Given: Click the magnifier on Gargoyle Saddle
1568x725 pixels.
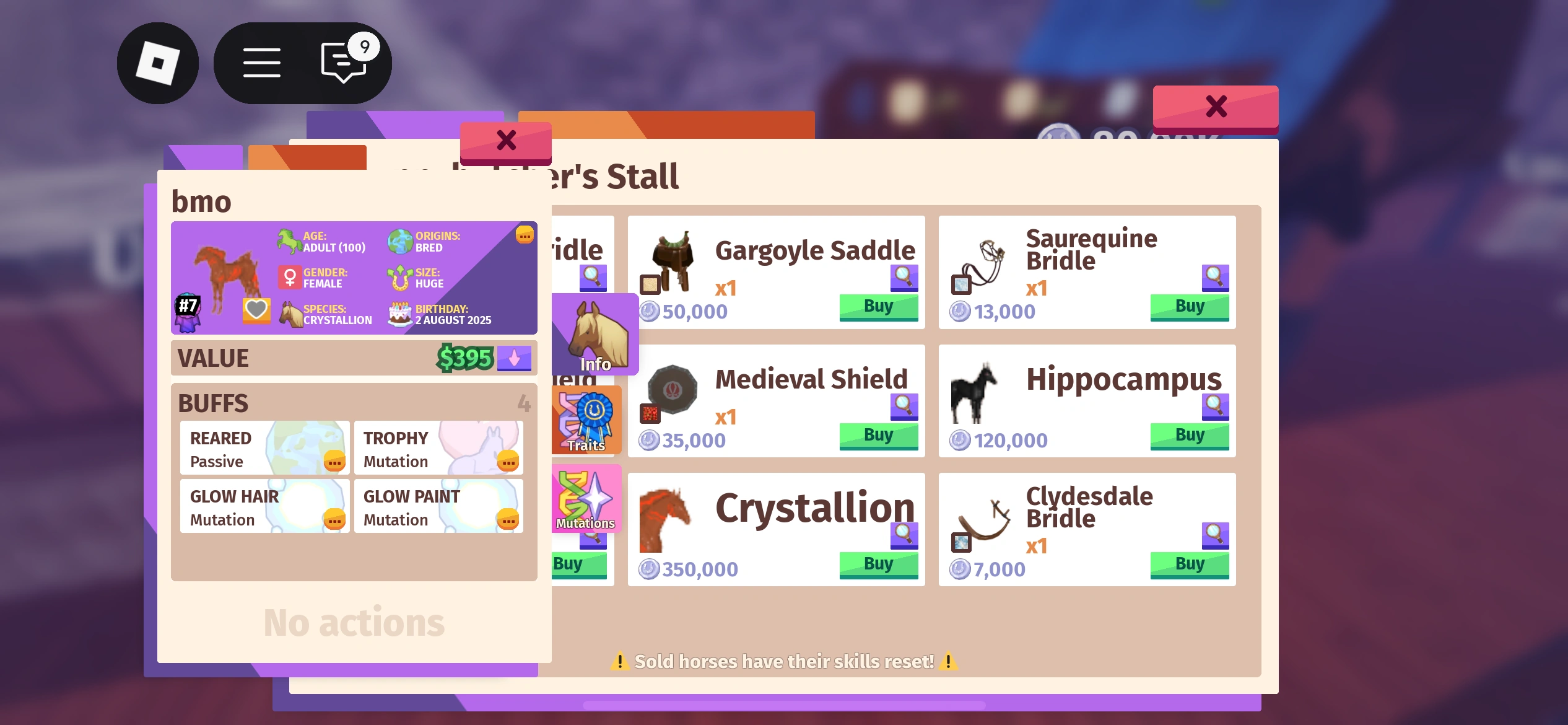Looking at the screenshot, I should (903, 279).
